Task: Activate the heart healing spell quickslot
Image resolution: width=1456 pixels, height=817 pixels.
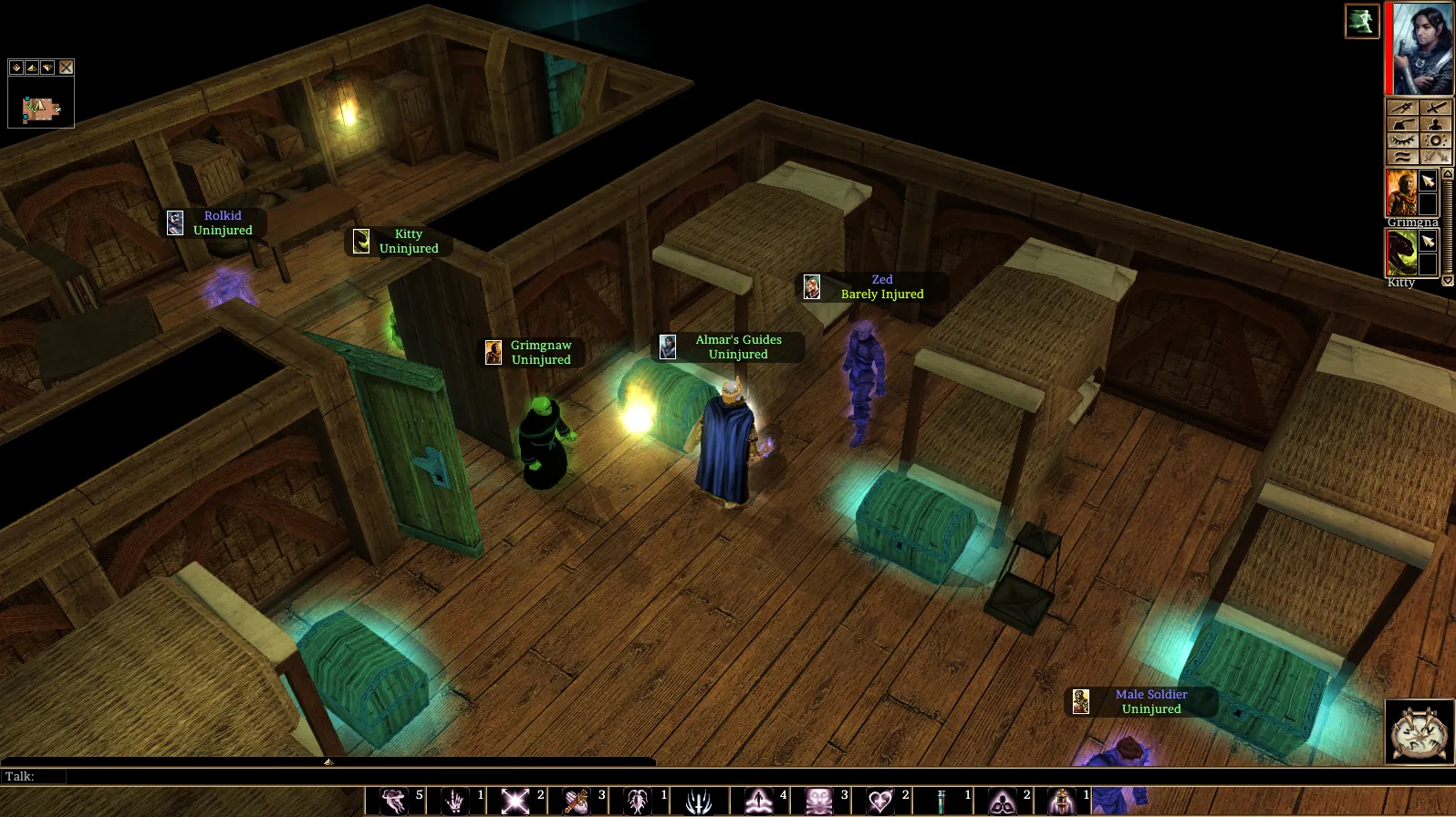Action: [x=879, y=801]
